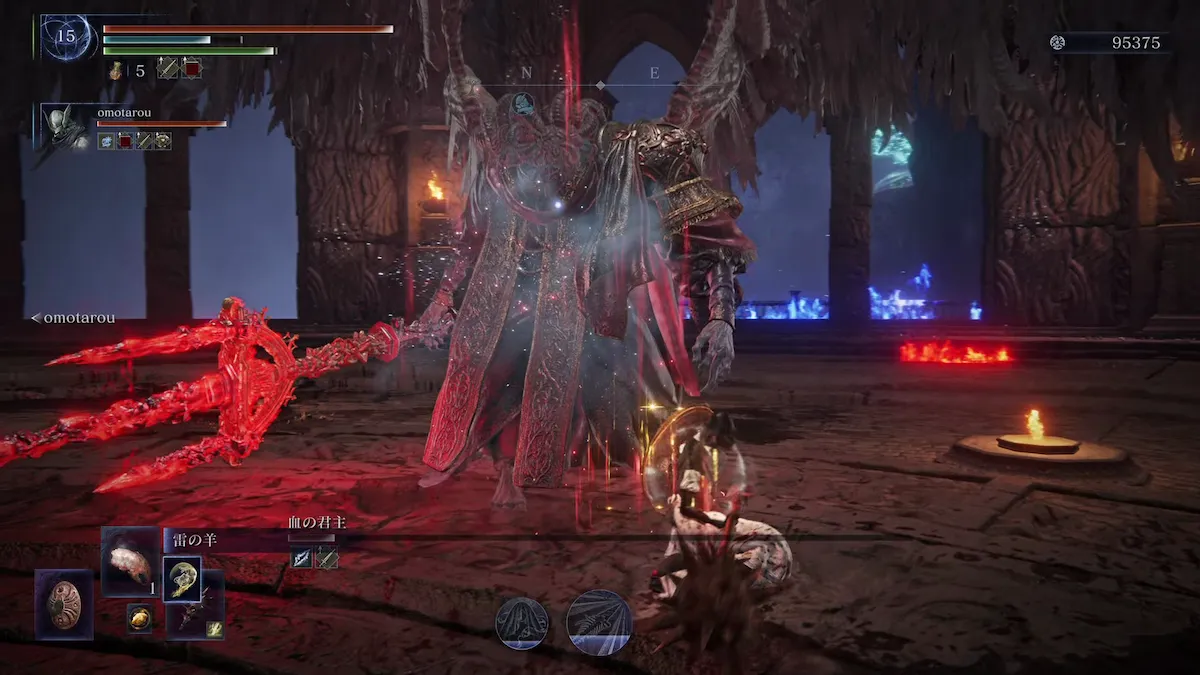Click the rune currency icon
This screenshot has height=675, width=1200.
(x=1057, y=42)
